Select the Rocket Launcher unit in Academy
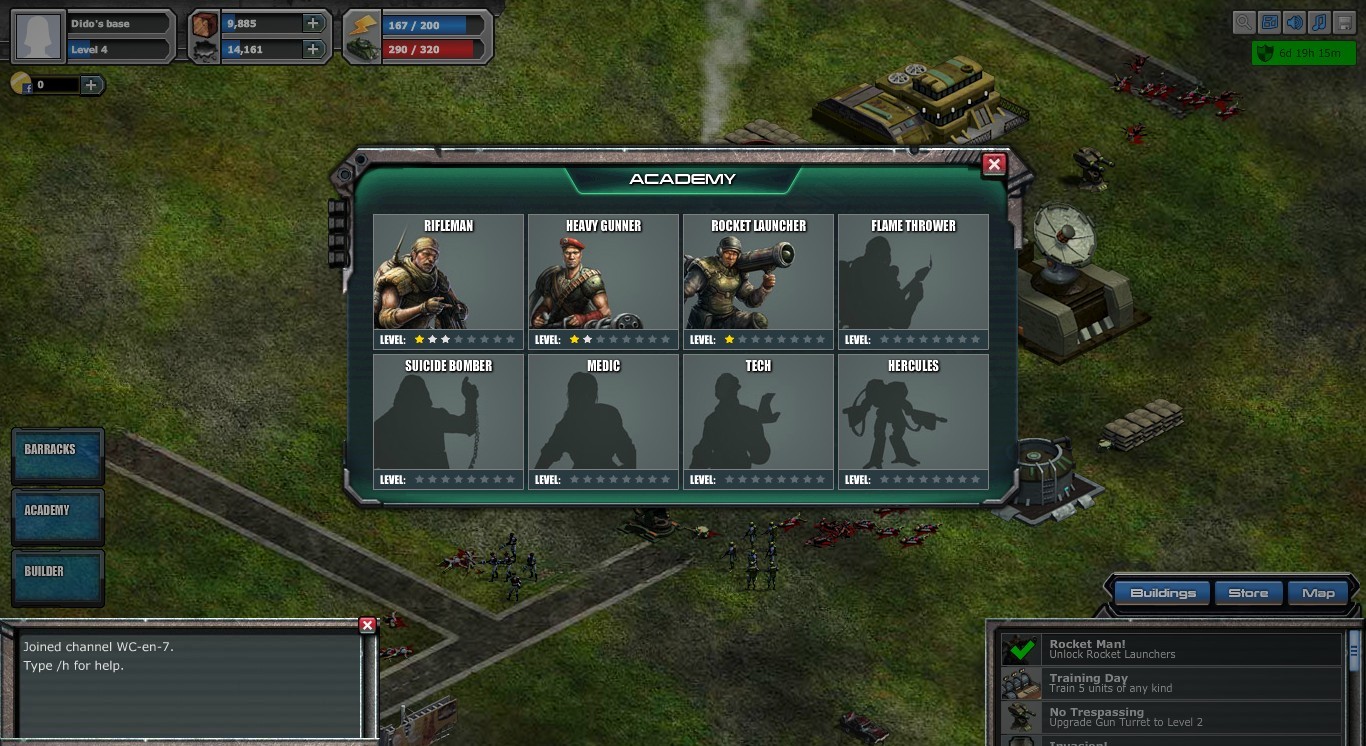Image resolution: width=1366 pixels, height=746 pixels. click(x=757, y=280)
